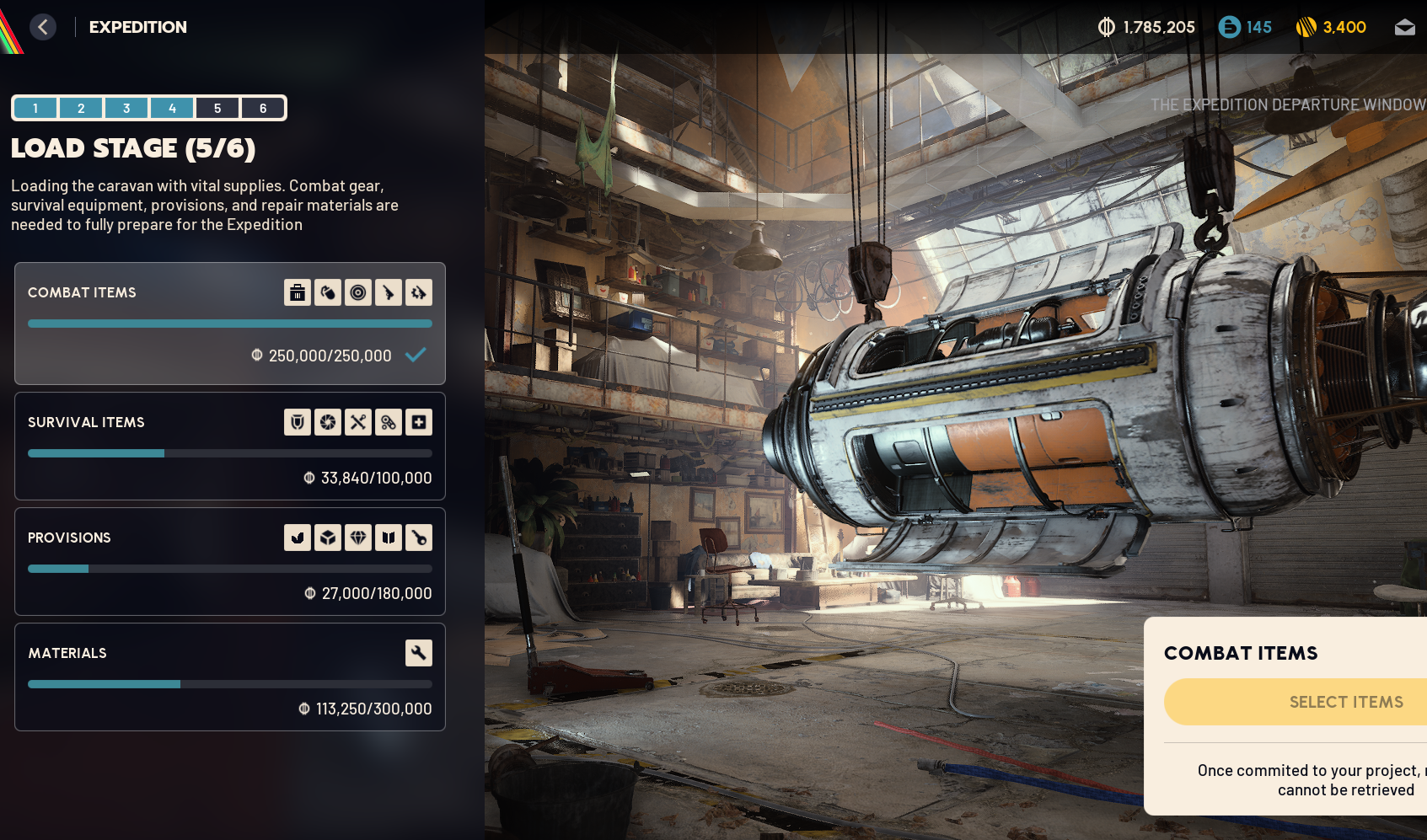Image resolution: width=1427 pixels, height=840 pixels.
Task: Select the Provisions category panel
Action: click(152, 562)
